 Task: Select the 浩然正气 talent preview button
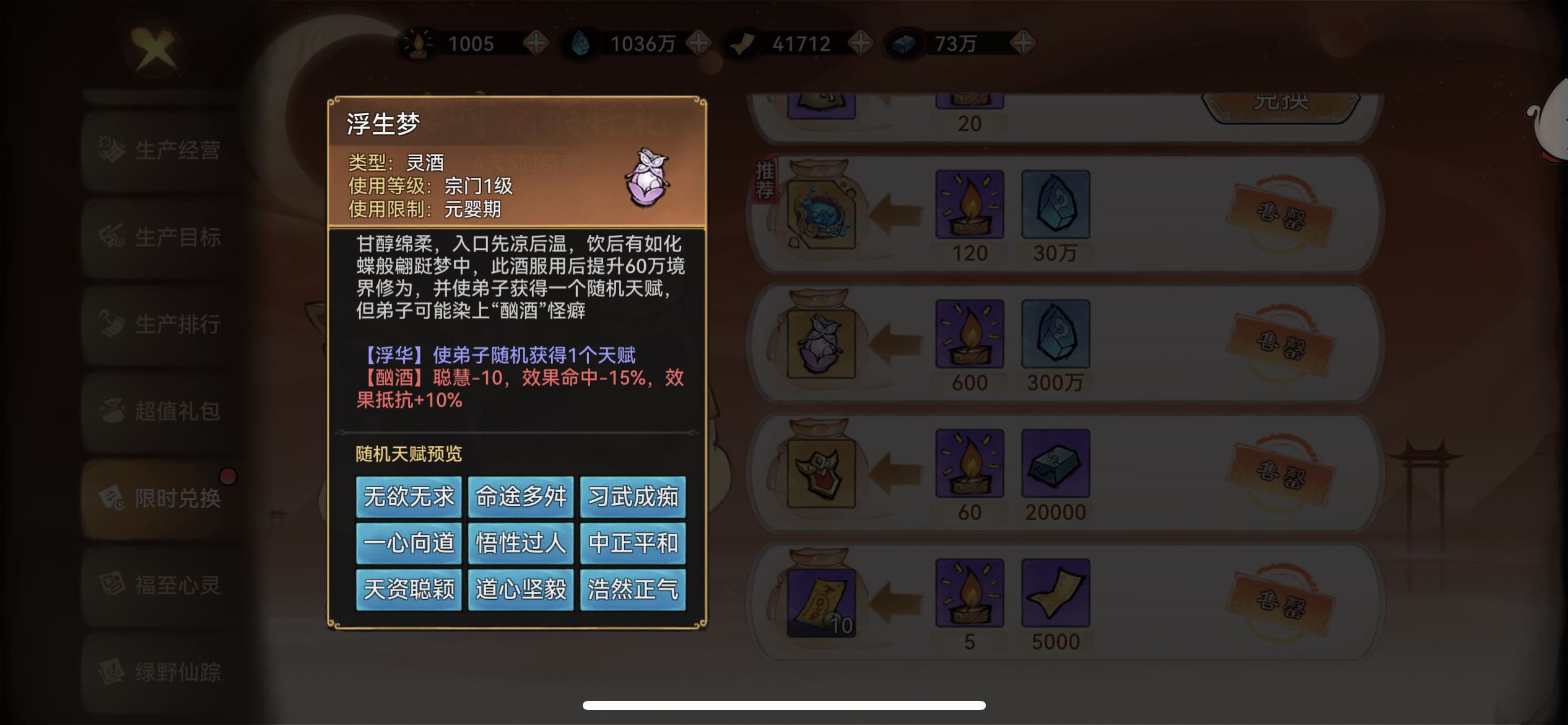point(633,591)
